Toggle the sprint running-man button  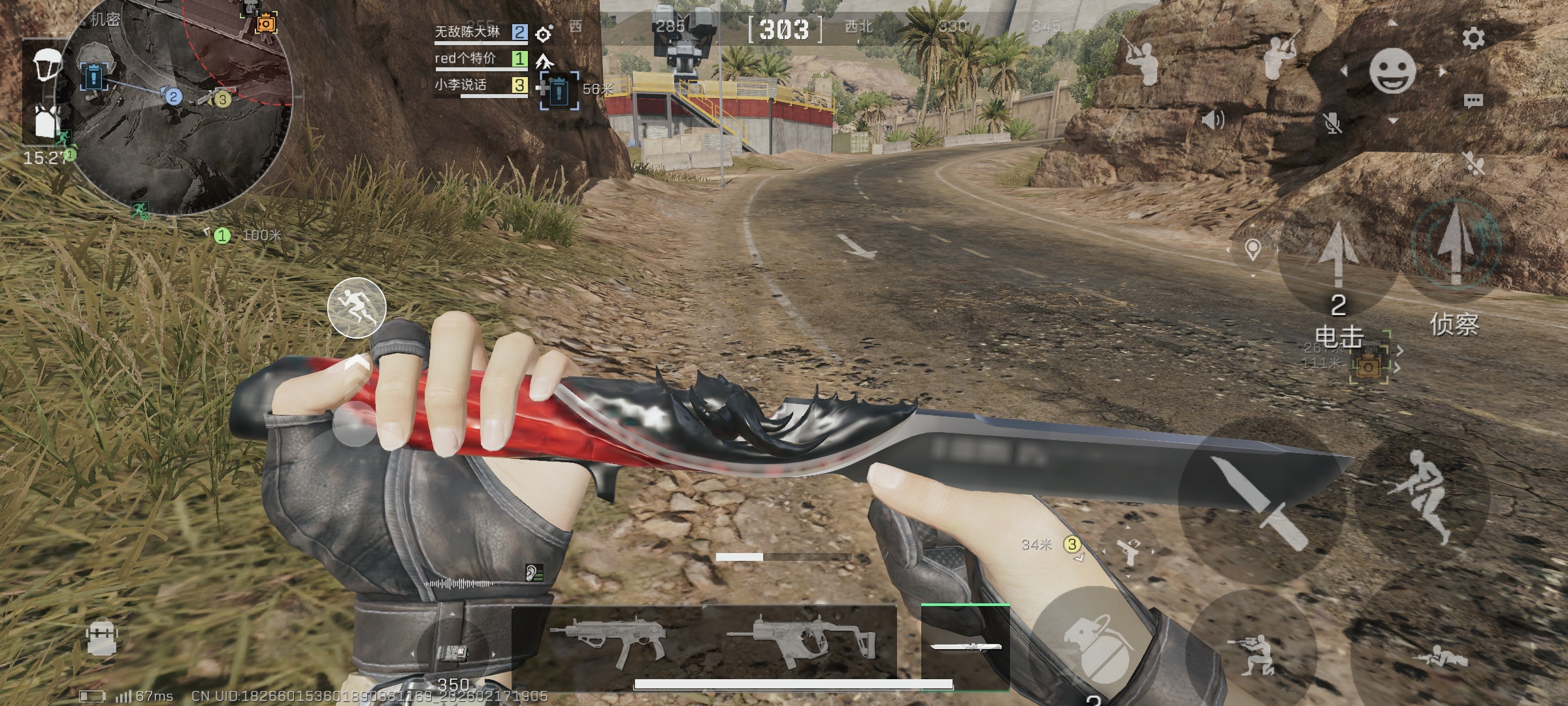pos(357,307)
